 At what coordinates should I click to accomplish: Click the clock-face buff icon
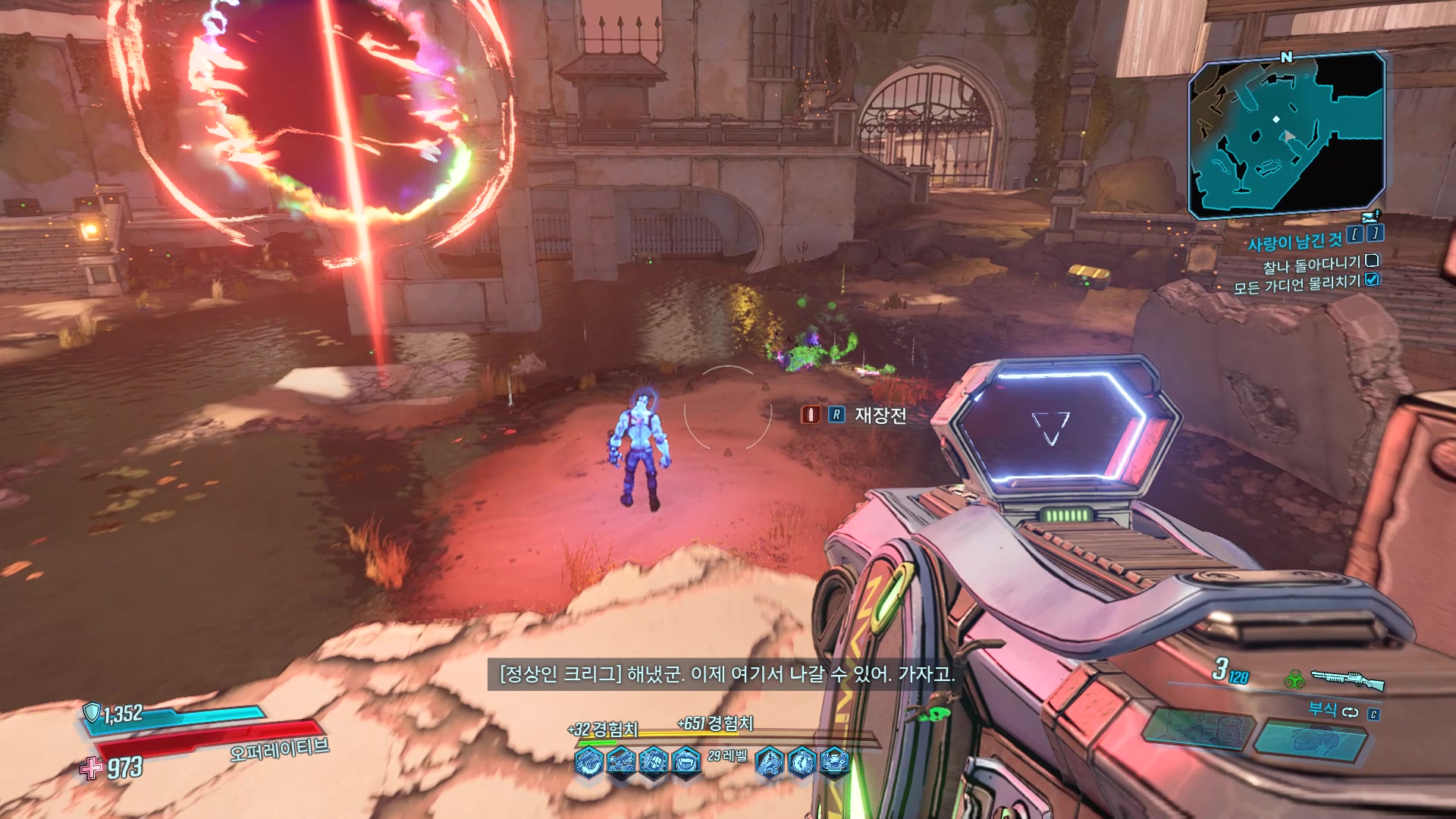tap(802, 761)
